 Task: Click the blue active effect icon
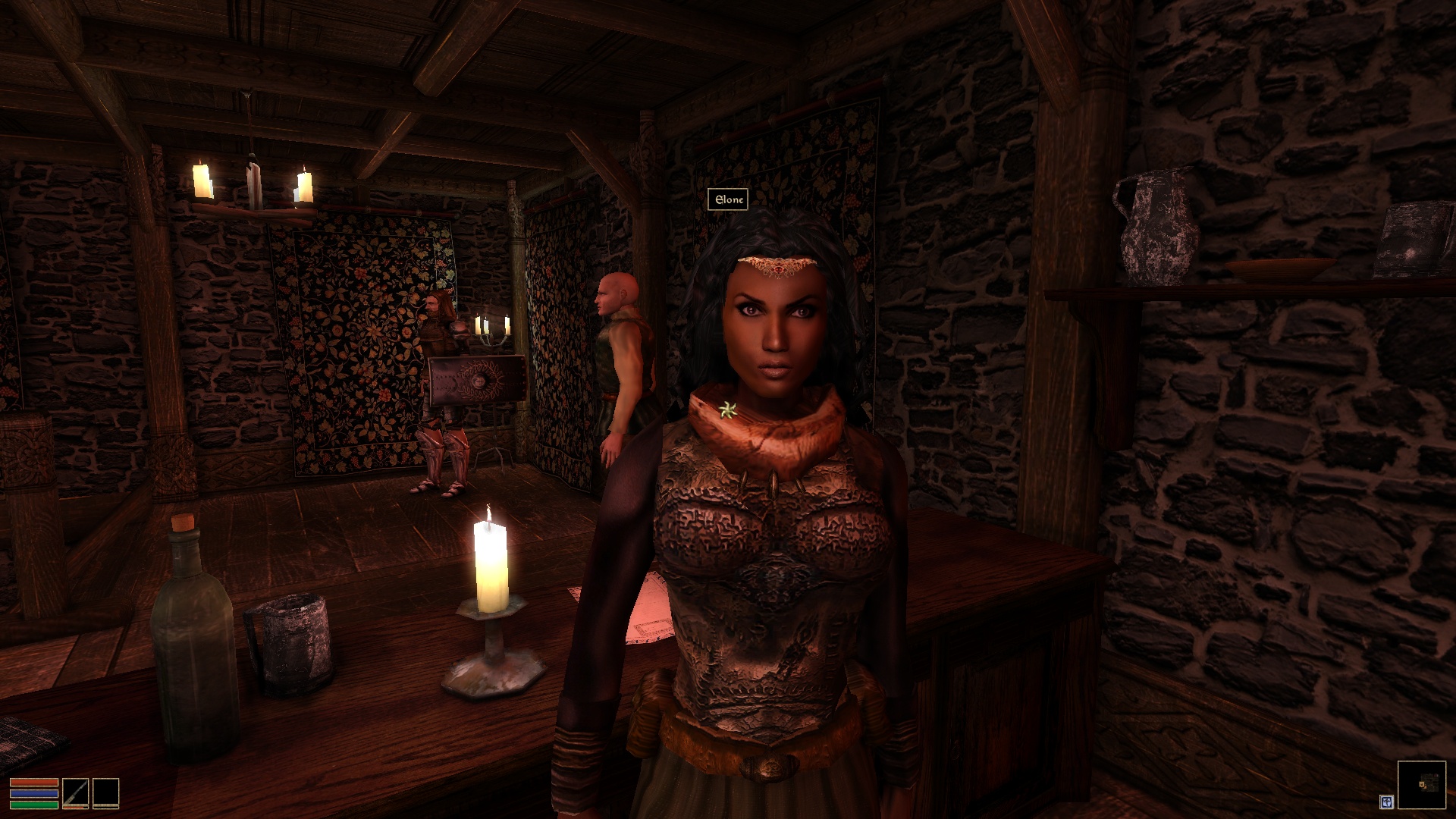(1386, 801)
